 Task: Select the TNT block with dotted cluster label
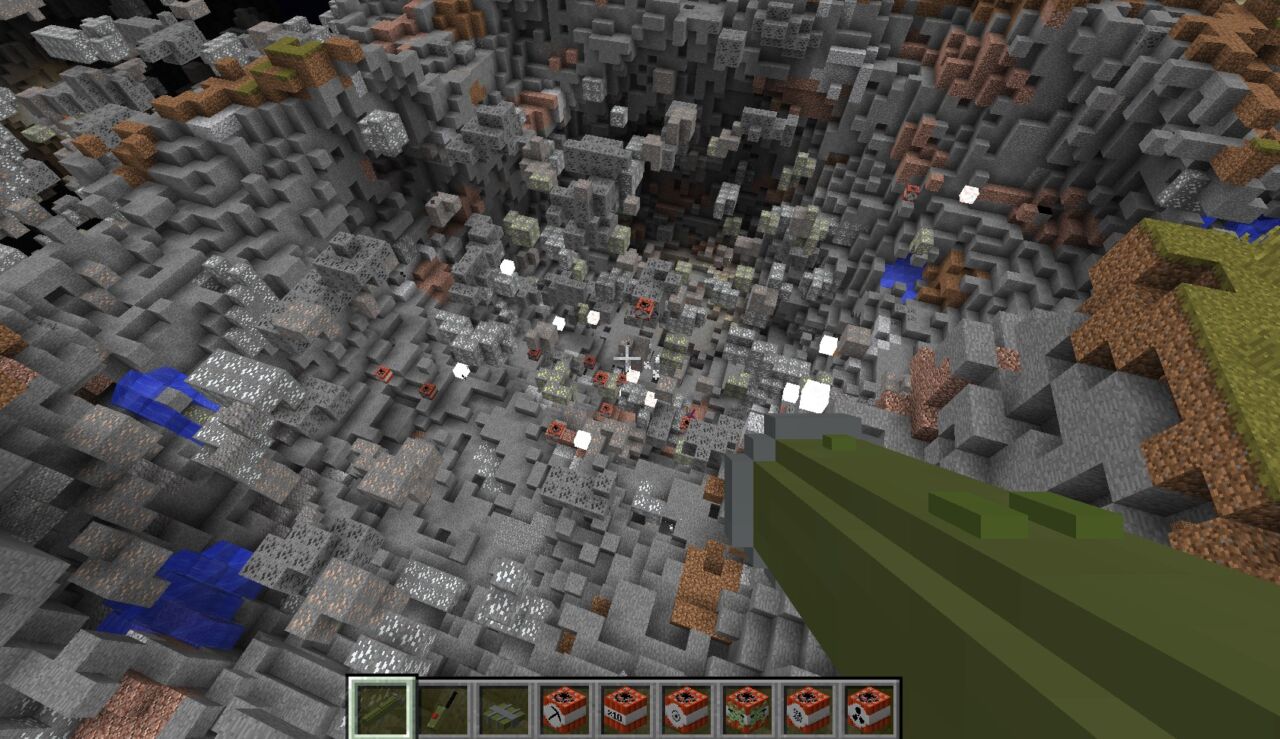[807, 708]
